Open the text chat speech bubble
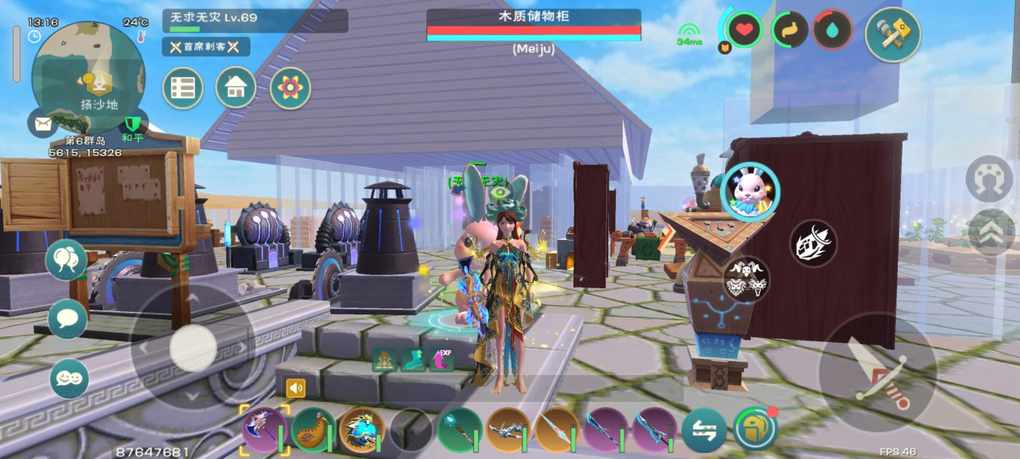The width and height of the screenshot is (1020, 459). click(68, 318)
